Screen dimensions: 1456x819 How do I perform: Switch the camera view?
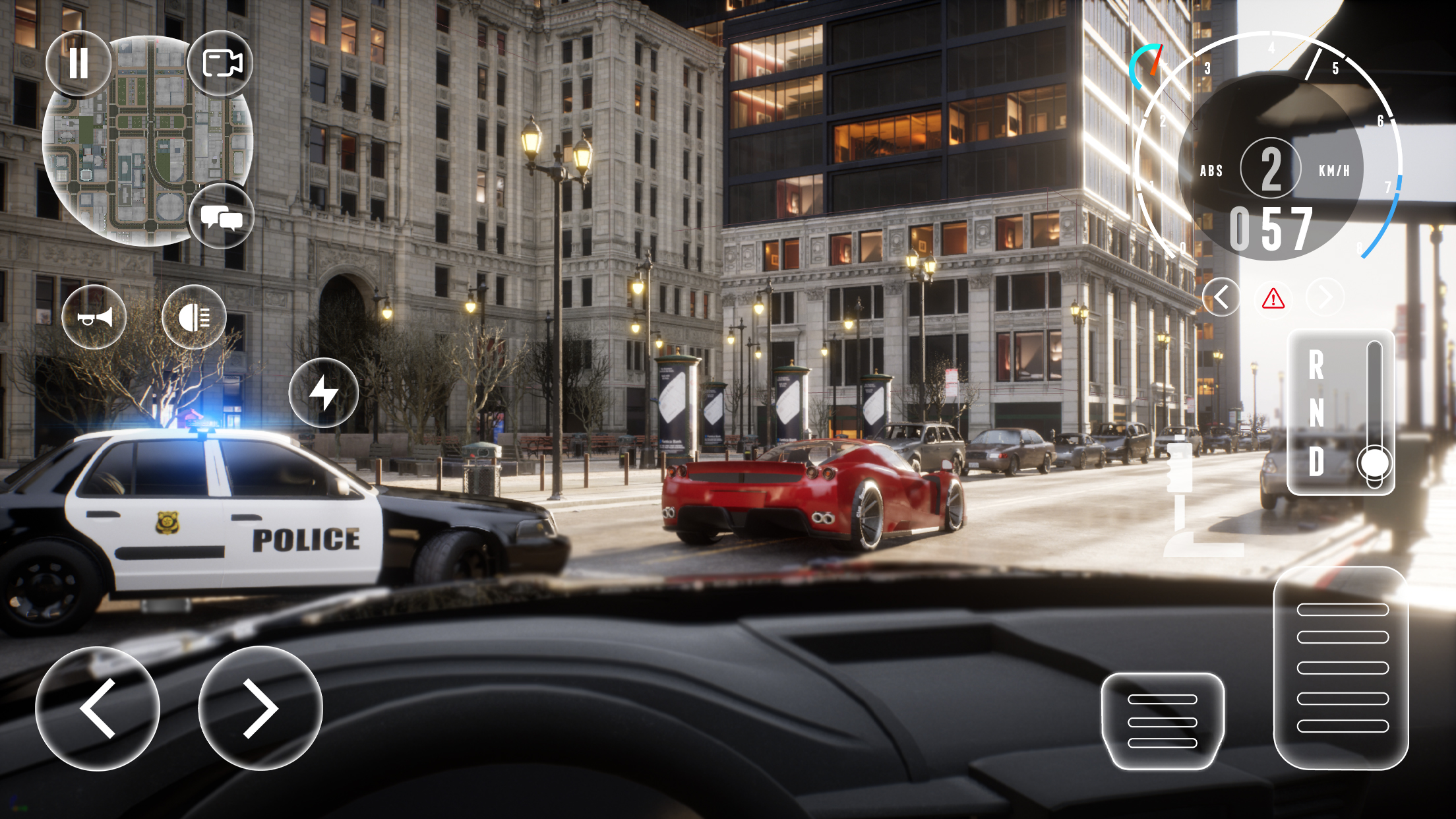[222, 64]
